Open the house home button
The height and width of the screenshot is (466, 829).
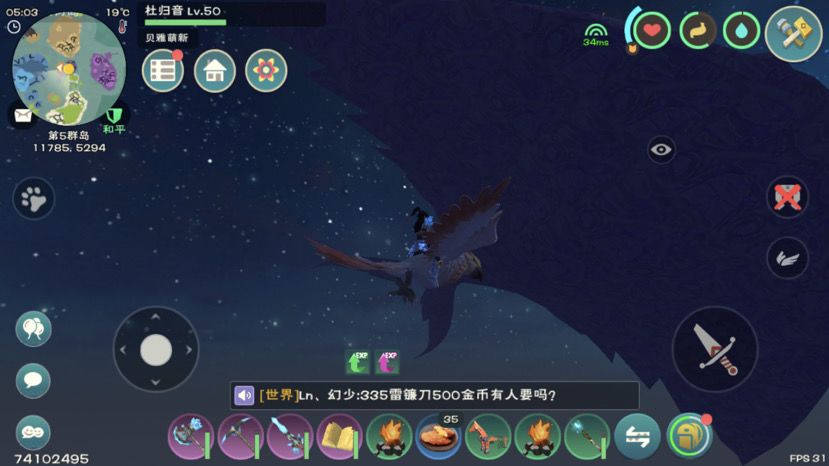coord(214,71)
